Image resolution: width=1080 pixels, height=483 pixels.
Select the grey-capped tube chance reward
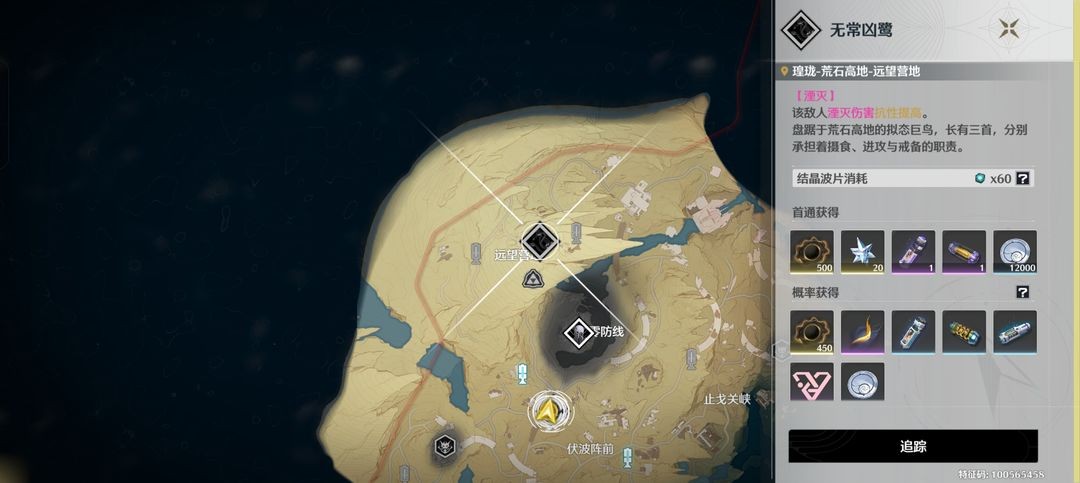pyautogui.click(x=913, y=331)
